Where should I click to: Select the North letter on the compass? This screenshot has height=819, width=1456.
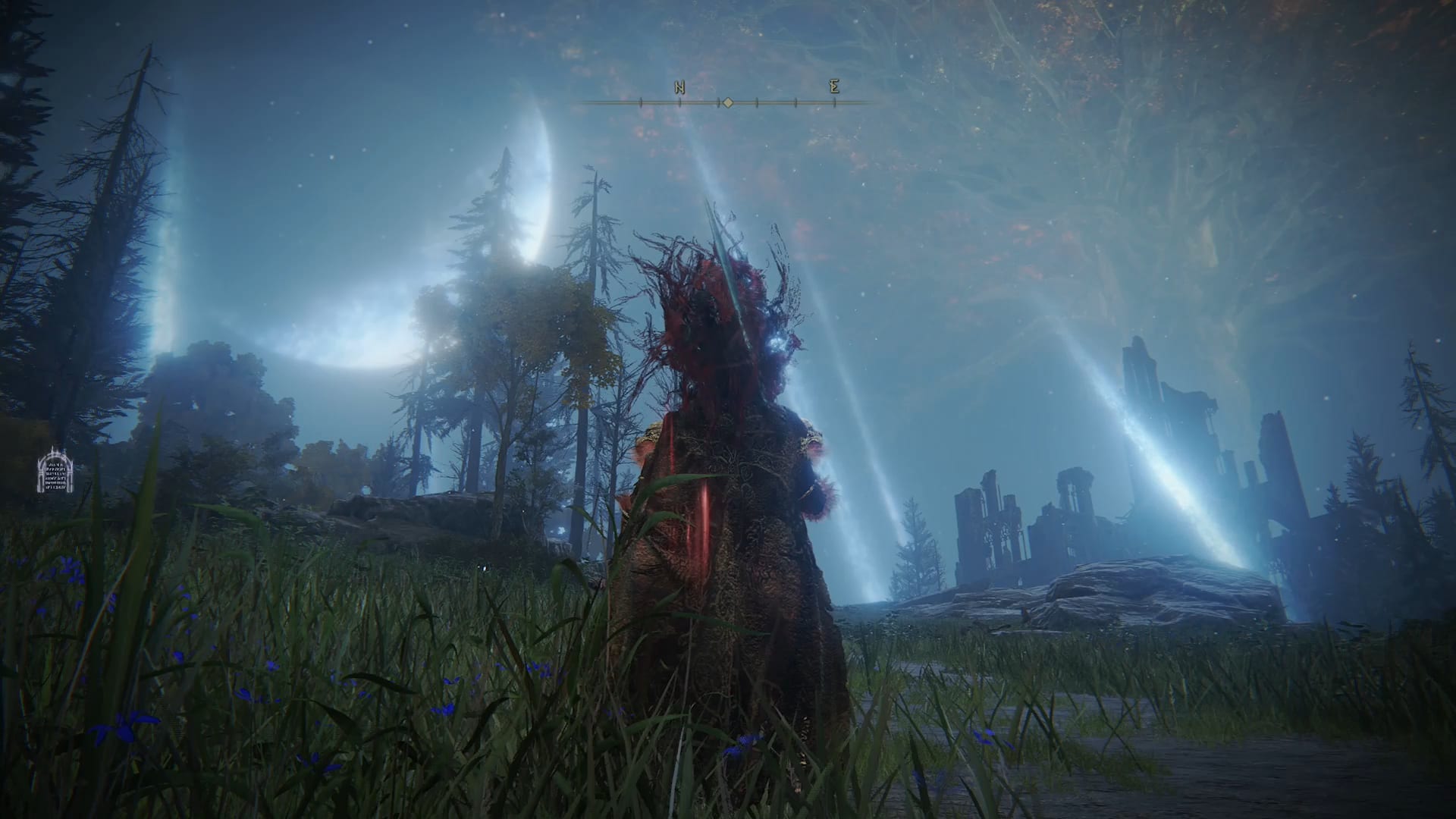click(x=679, y=87)
